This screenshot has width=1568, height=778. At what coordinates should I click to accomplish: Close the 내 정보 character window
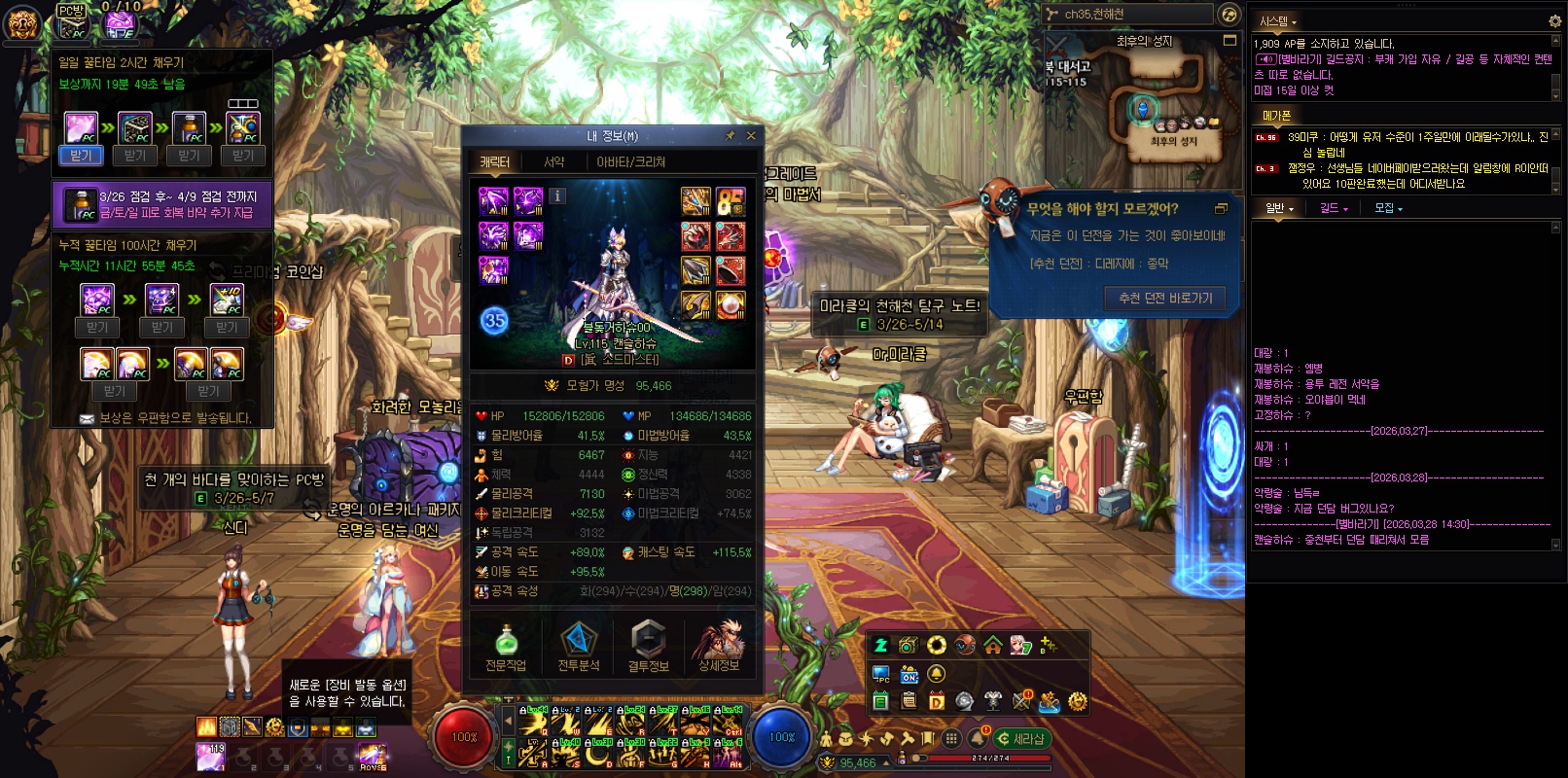751,136
